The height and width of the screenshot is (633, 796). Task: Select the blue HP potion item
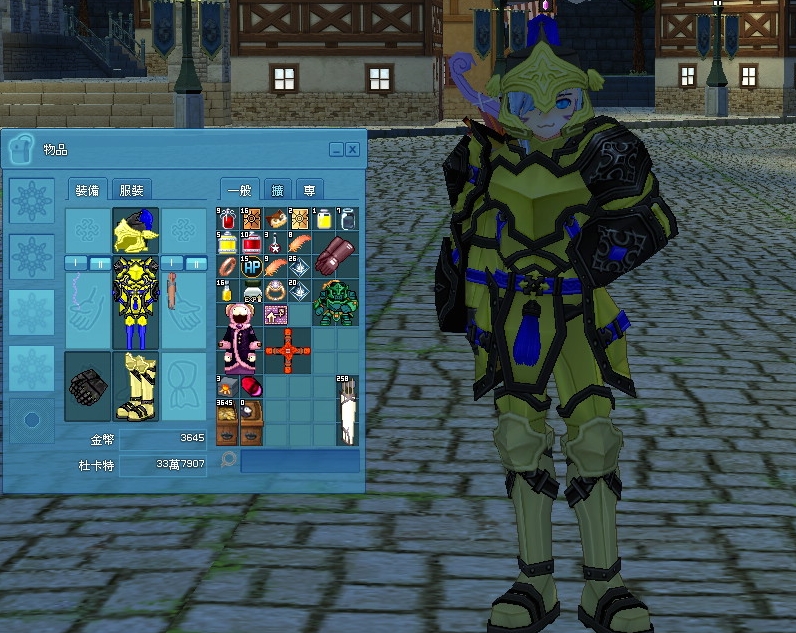click(x=251, y=267)
